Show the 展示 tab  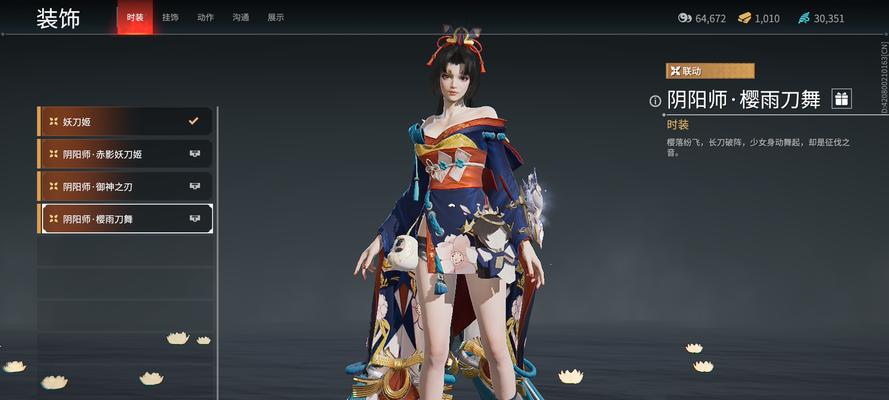pos(275,18)
